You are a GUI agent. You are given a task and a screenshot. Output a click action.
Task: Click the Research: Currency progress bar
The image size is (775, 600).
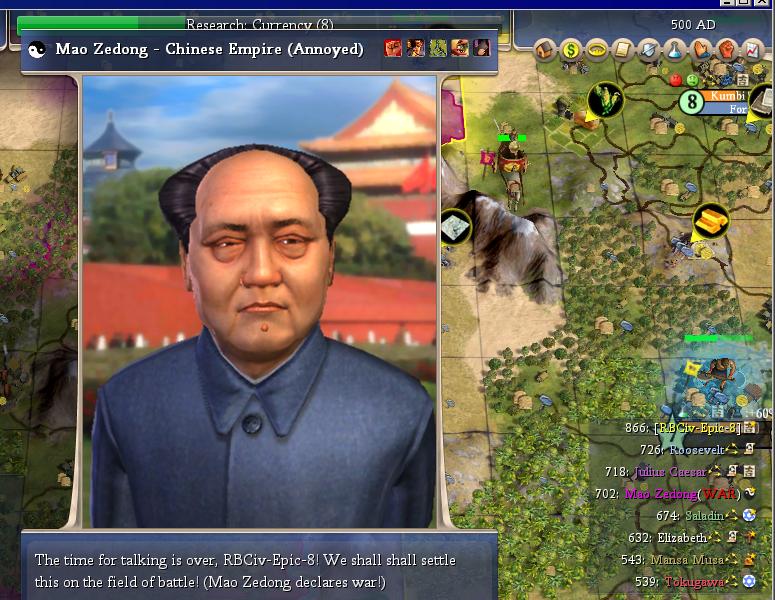click(x=259, y=24)
